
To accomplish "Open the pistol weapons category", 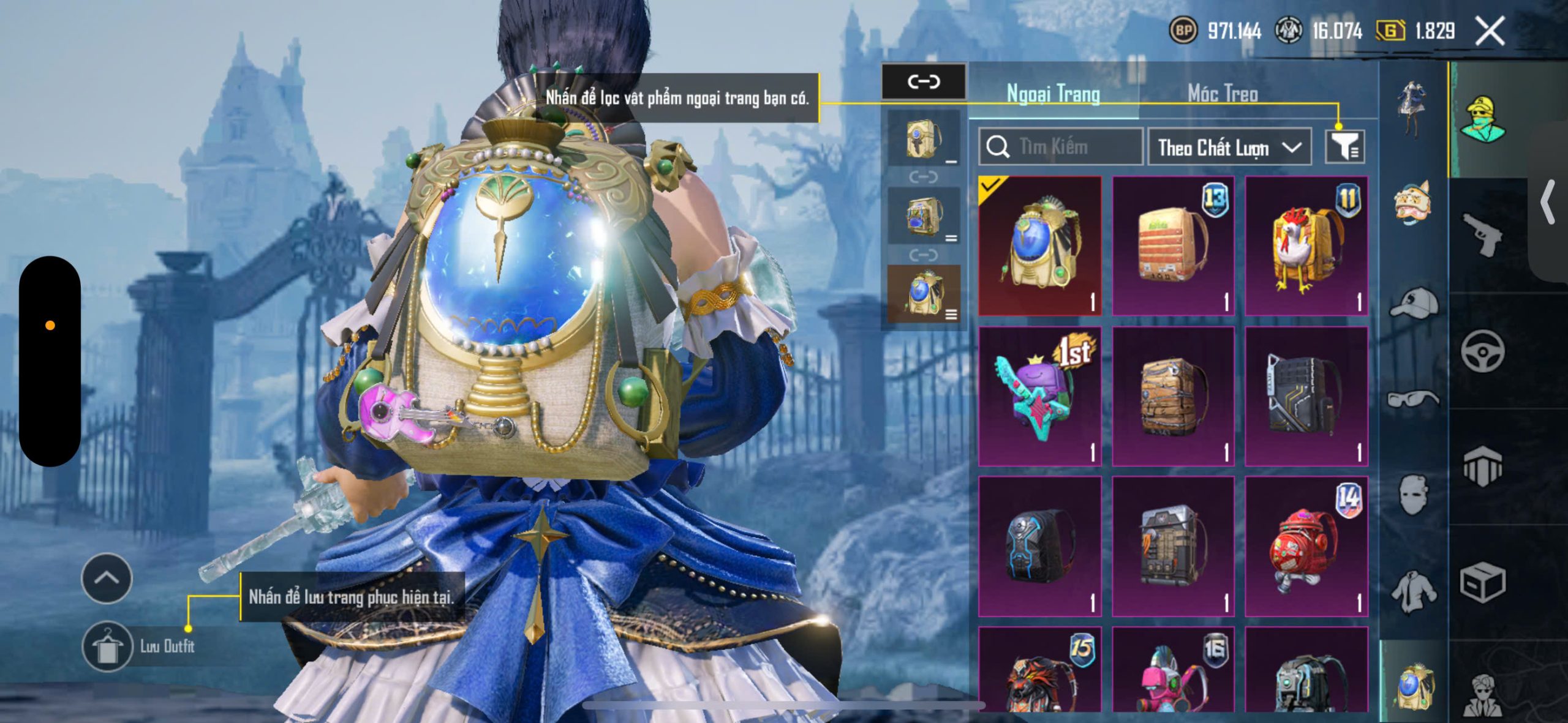I will tap(1482, 234).
